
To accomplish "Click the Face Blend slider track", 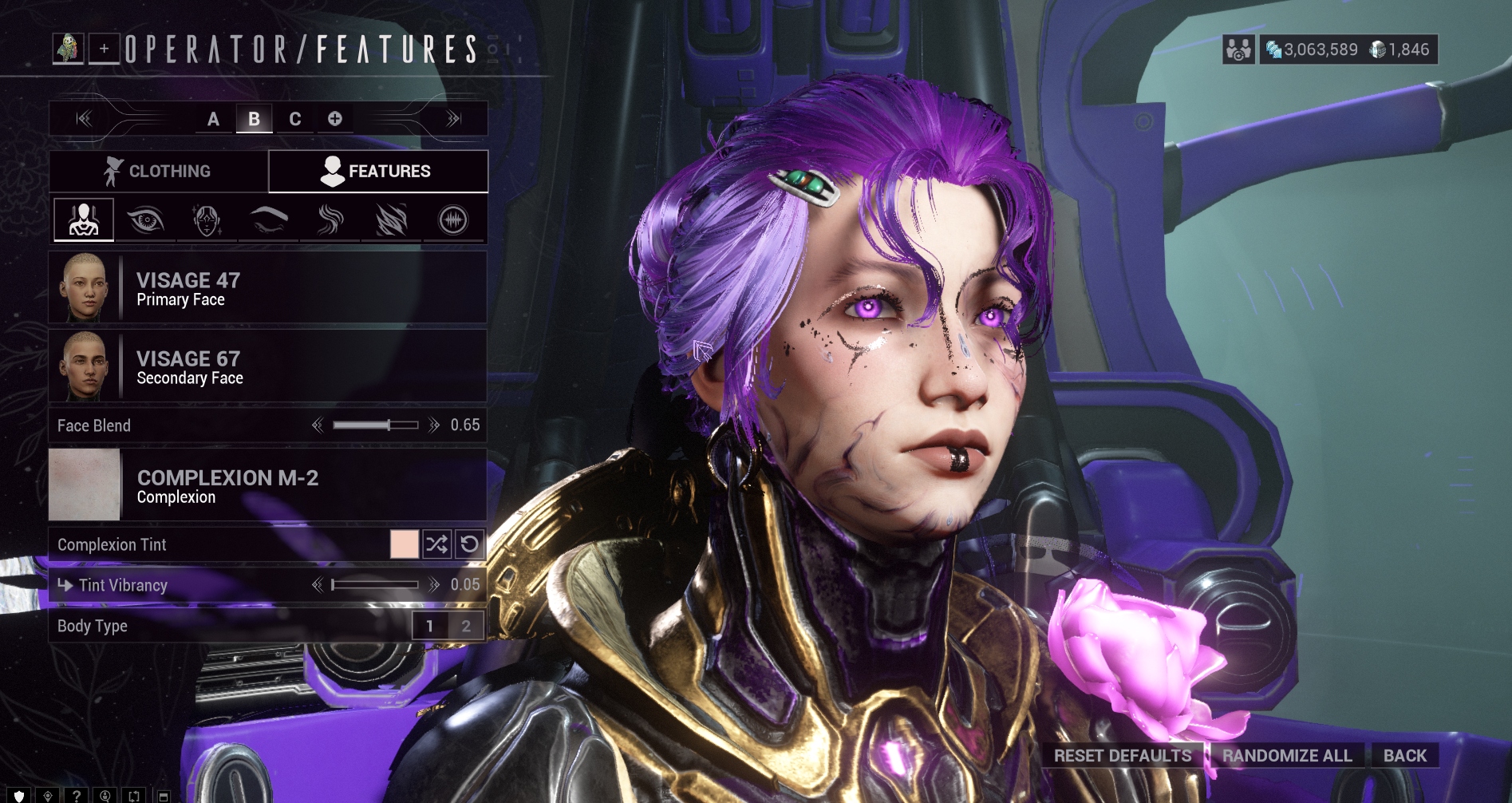I will 375,425.
